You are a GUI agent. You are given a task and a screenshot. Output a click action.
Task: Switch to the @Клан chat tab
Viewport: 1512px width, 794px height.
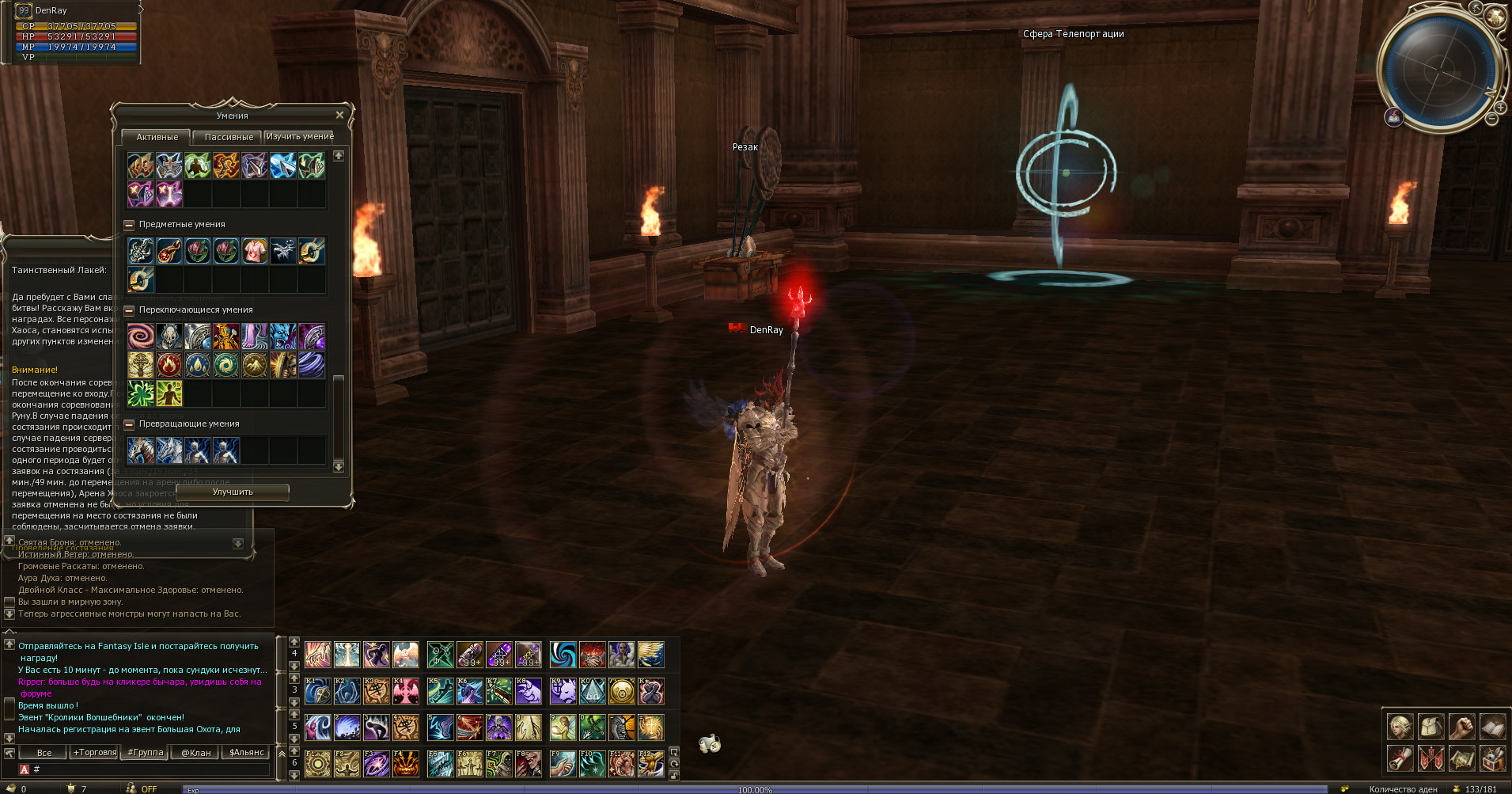coord(195,753)
